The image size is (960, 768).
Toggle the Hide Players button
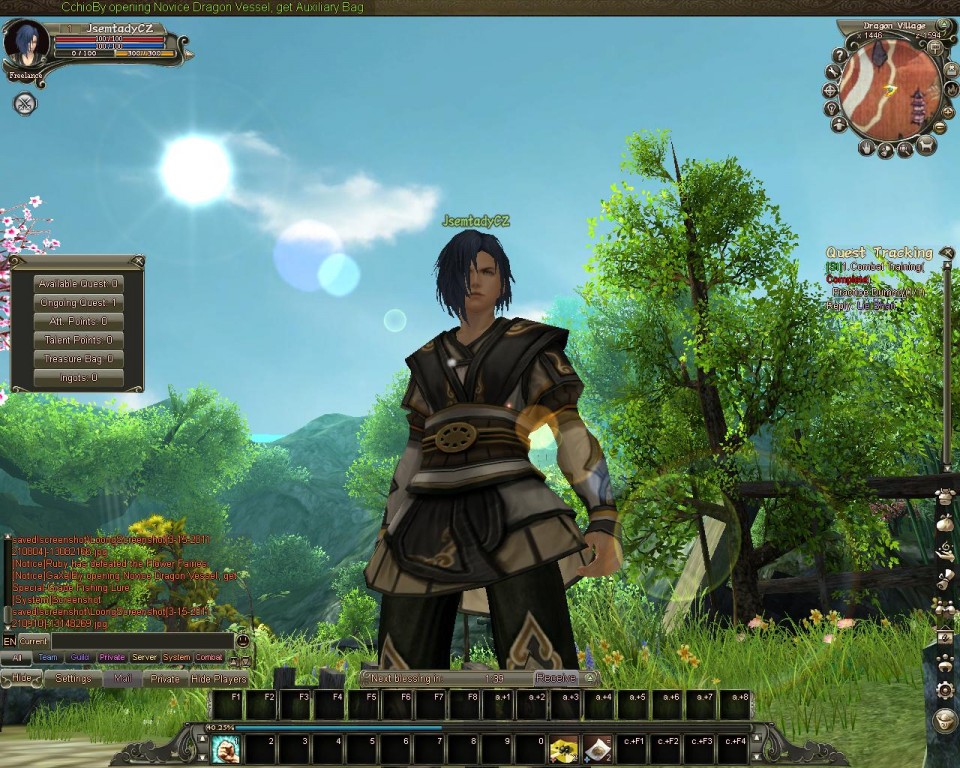coord(219,678)
